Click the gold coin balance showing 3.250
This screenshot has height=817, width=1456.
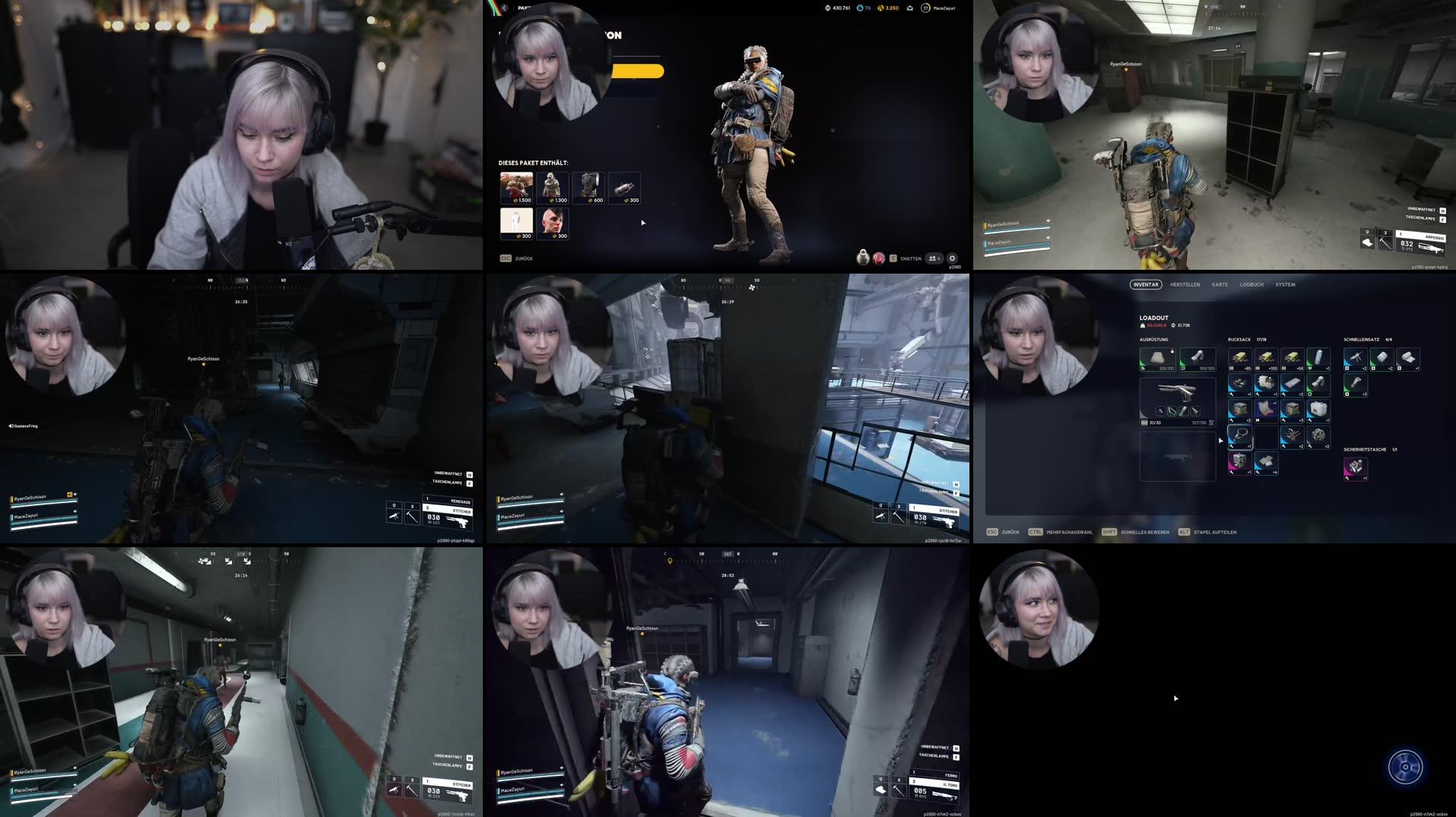point(888,8)
